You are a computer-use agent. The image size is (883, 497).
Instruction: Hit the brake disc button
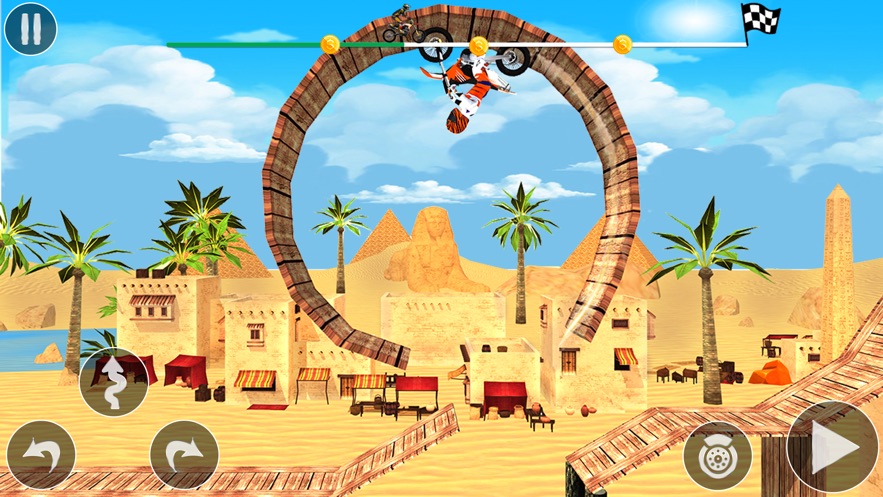coord(717,455)
